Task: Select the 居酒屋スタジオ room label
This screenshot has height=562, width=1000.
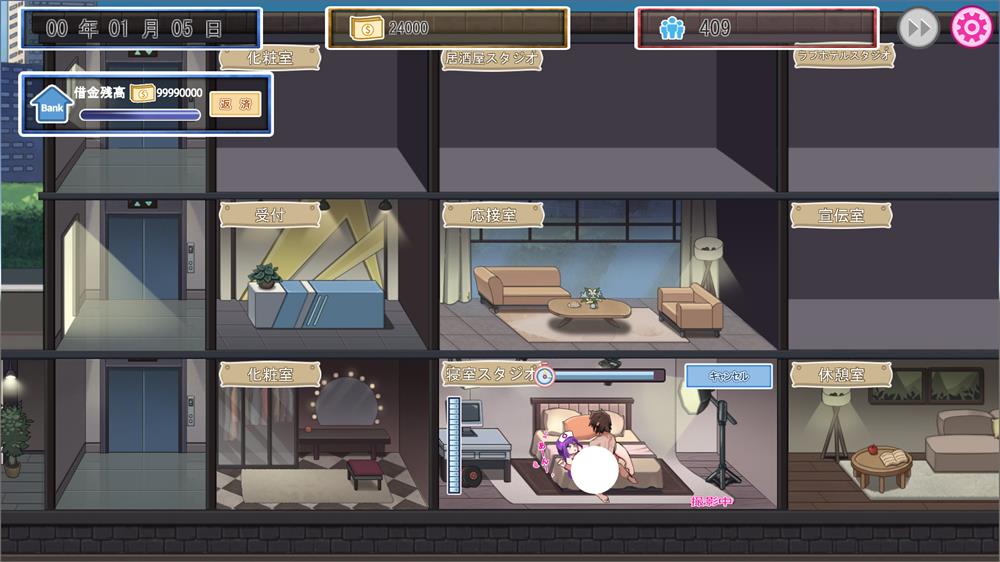Action: click(492, 58)
